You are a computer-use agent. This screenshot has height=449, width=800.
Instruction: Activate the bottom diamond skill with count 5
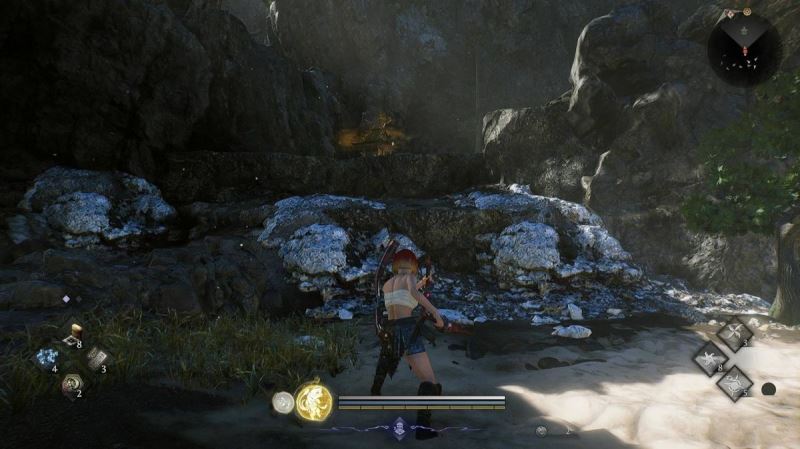tap(734, 383)
